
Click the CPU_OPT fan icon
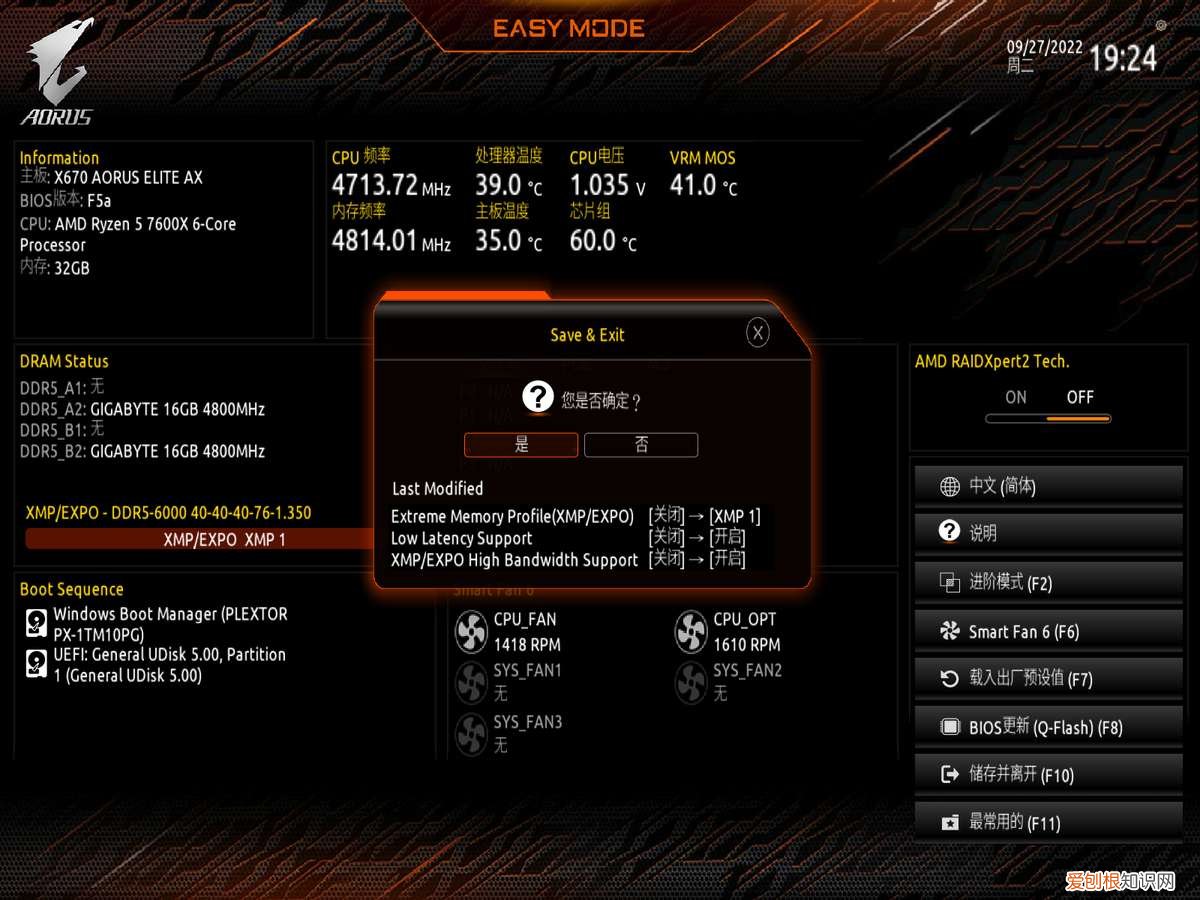click(x=691, y=632)
